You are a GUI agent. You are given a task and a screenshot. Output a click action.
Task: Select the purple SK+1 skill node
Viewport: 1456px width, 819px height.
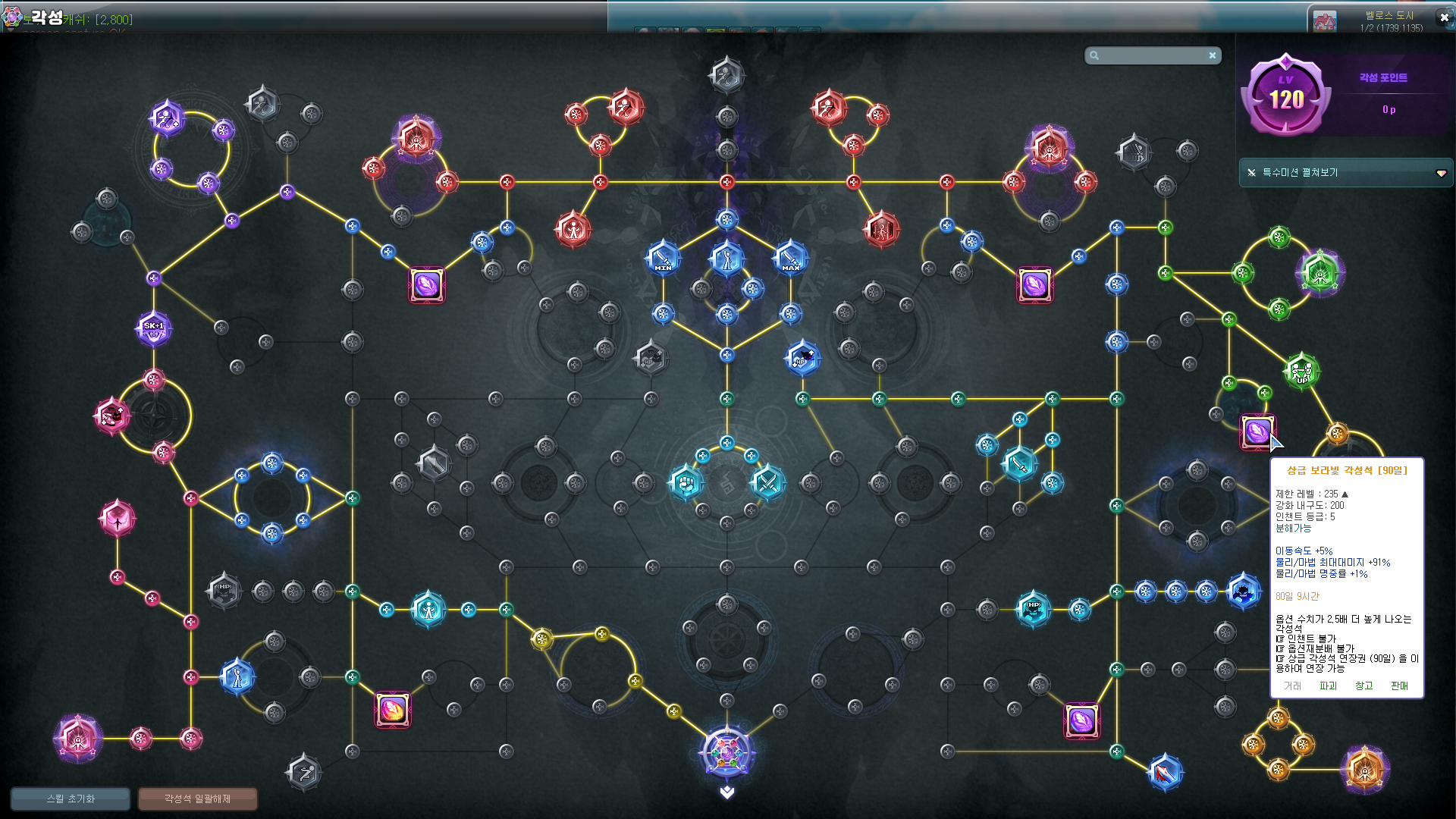point(154,328)
